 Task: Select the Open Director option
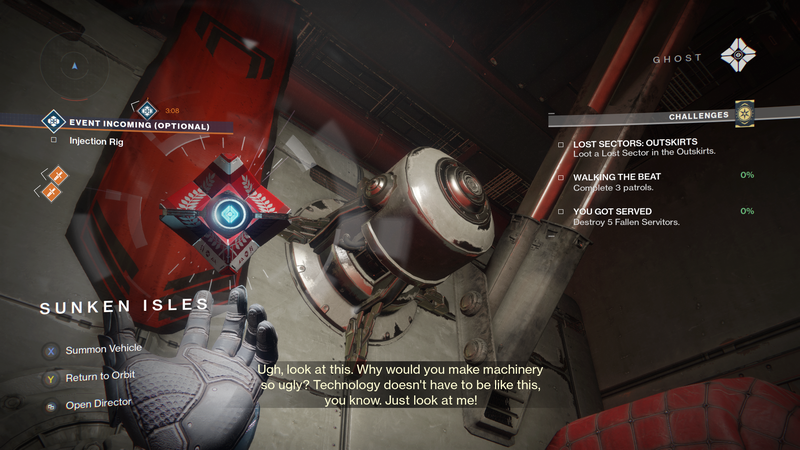click(x=97, y=403)
